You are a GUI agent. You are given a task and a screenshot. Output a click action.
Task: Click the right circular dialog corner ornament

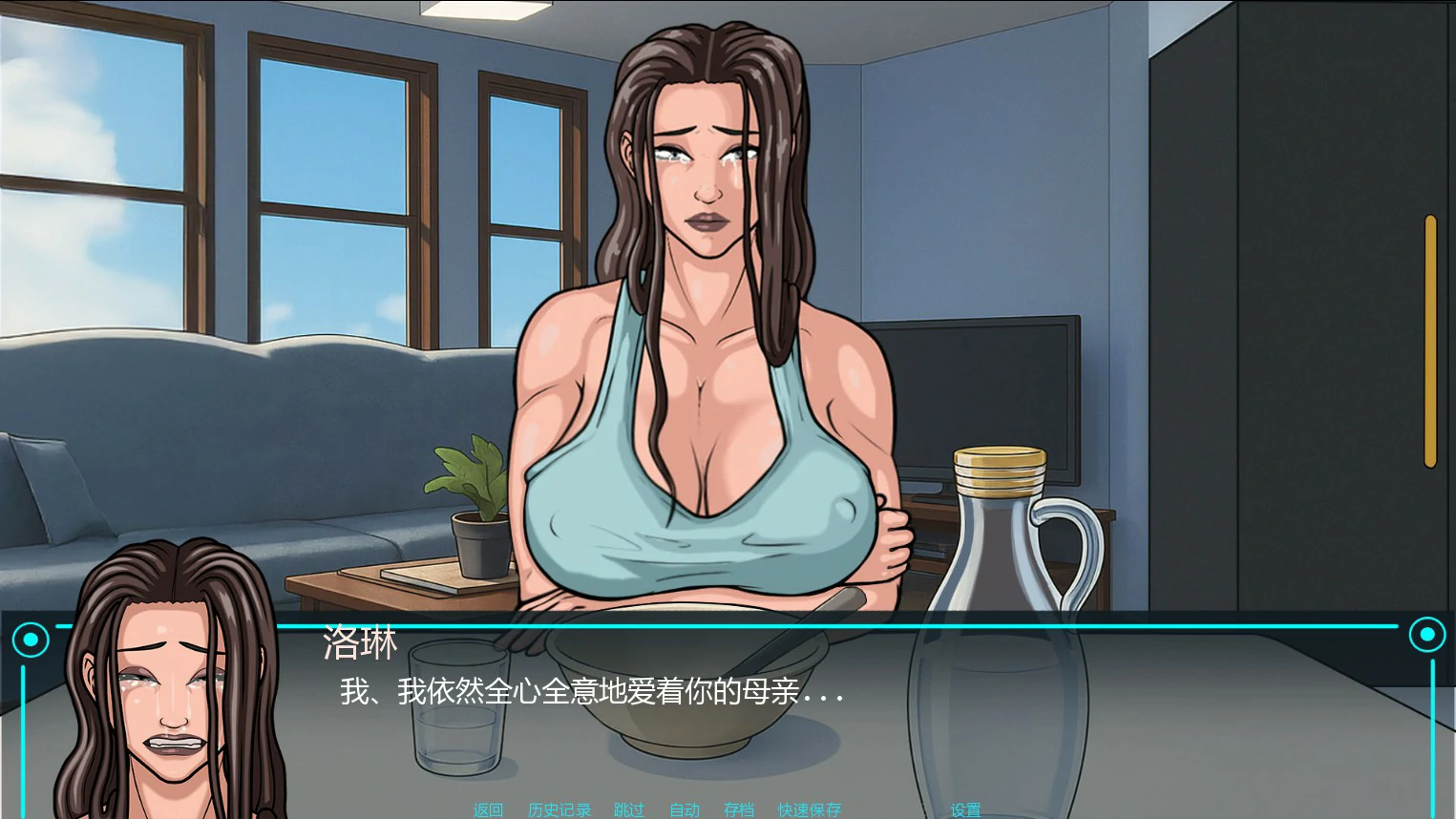(1427, 634)
